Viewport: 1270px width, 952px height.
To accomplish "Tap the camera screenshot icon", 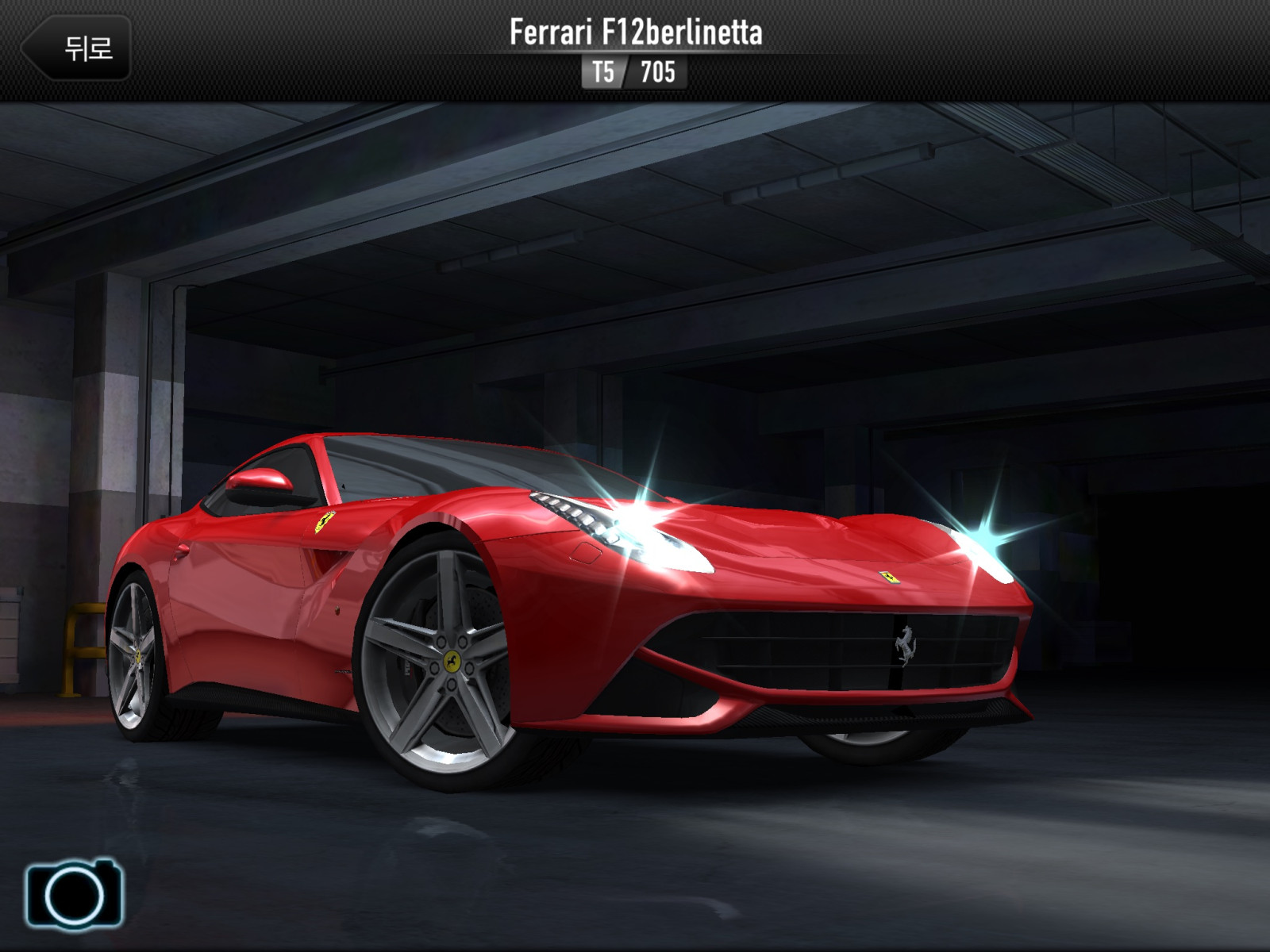I will point(75,894).
